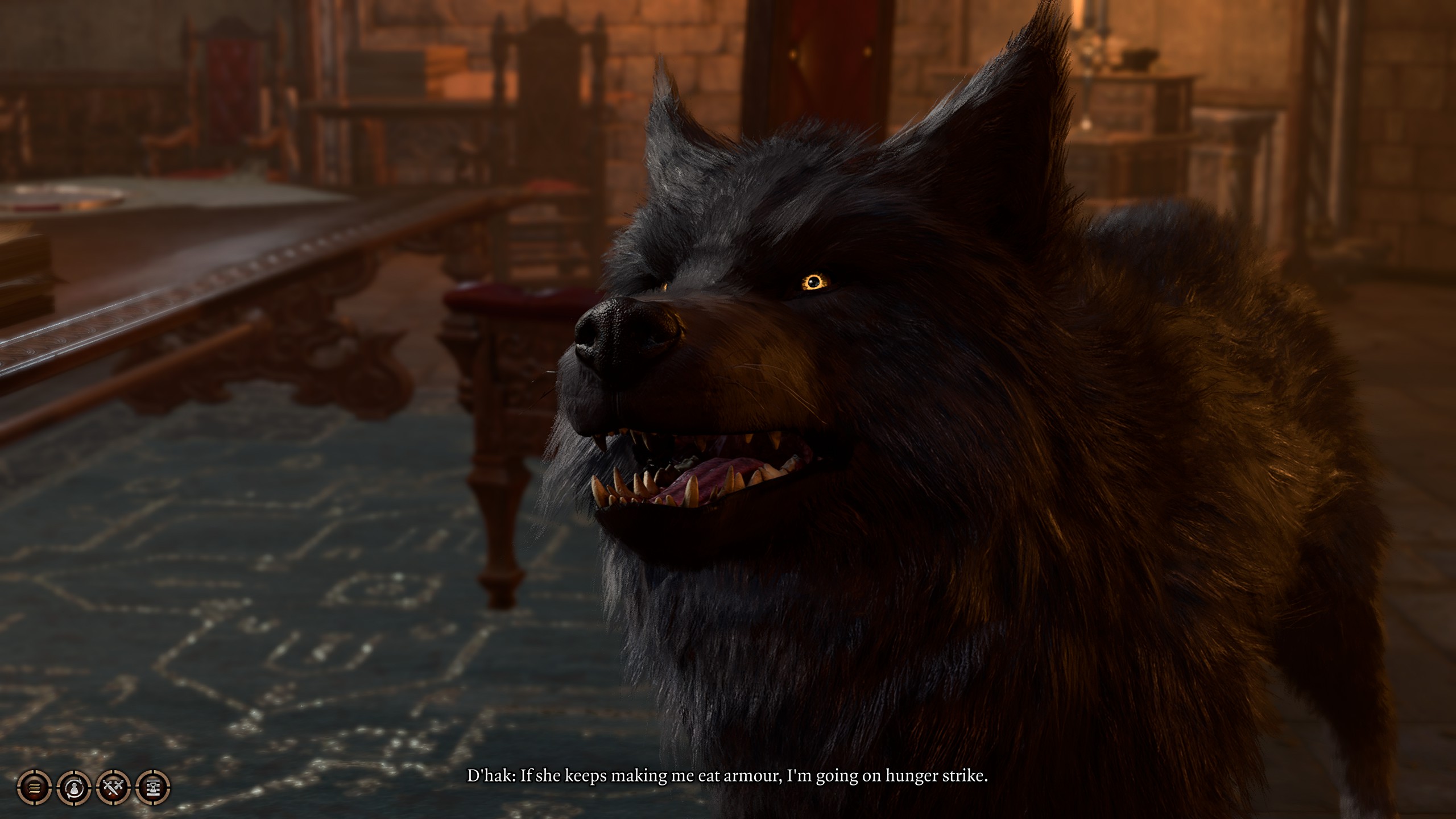Open the three-line menu icon

click(35, 788)
